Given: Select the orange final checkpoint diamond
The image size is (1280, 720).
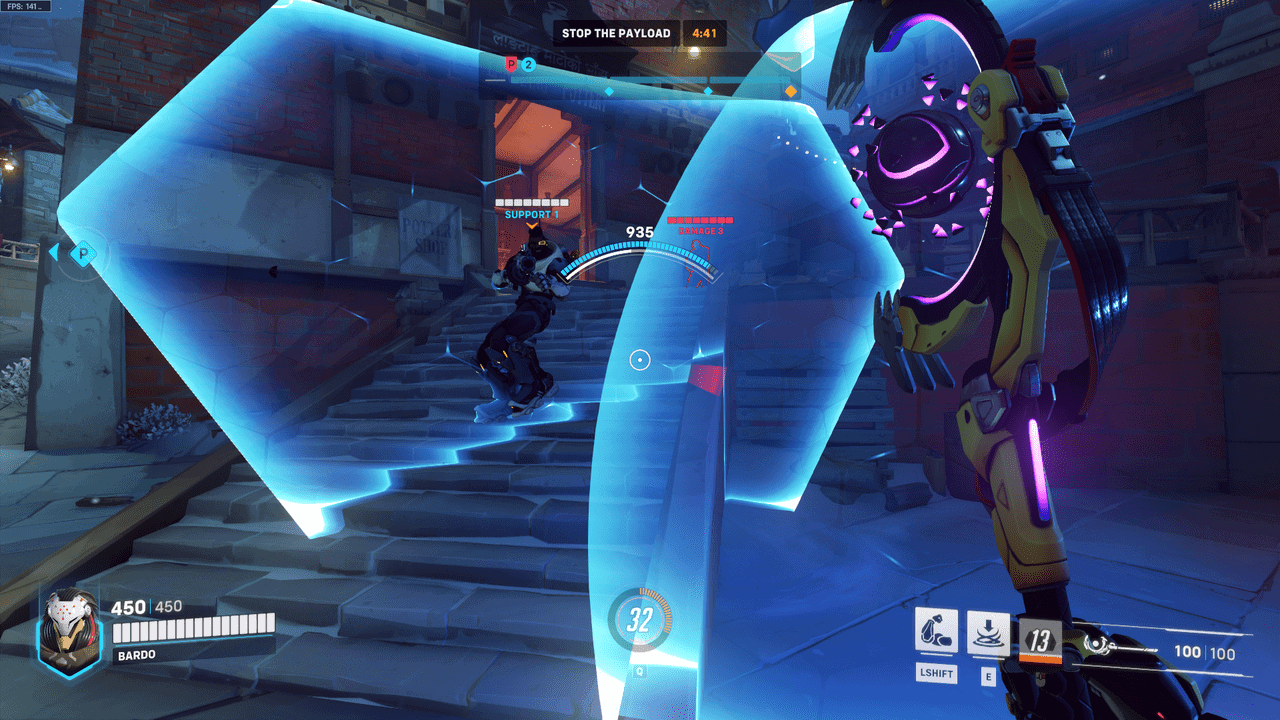Looking at the screenshot, I should [x=791, y=91].
